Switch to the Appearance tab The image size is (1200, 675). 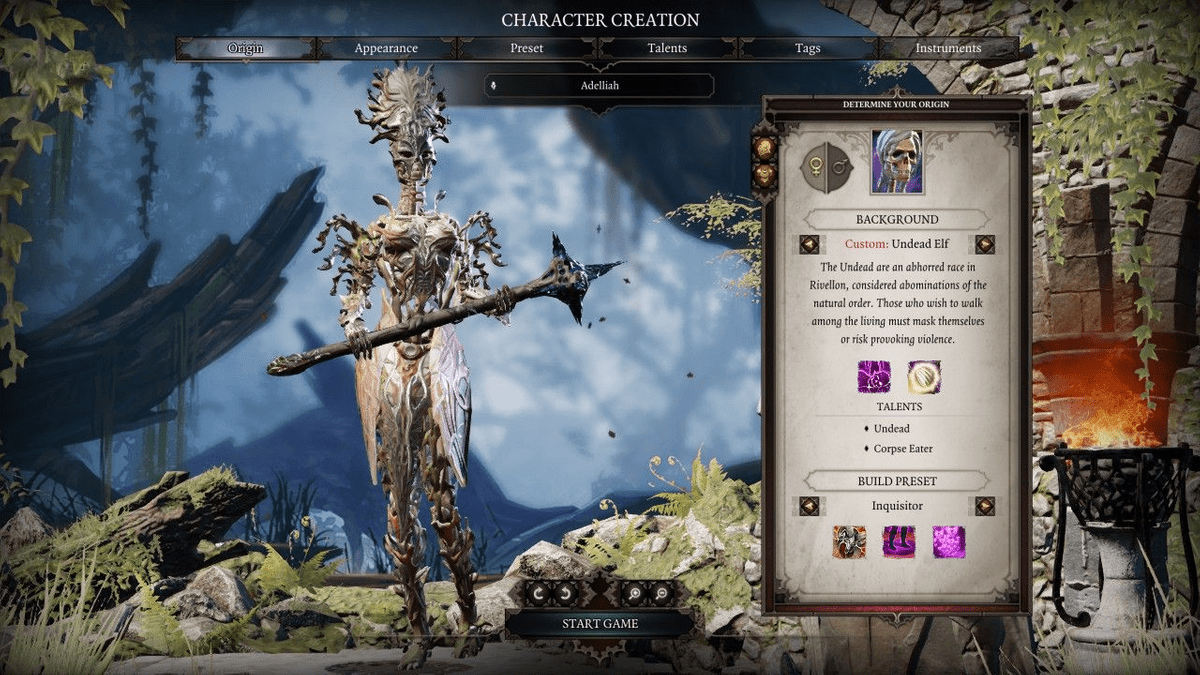tap(386, 48)
